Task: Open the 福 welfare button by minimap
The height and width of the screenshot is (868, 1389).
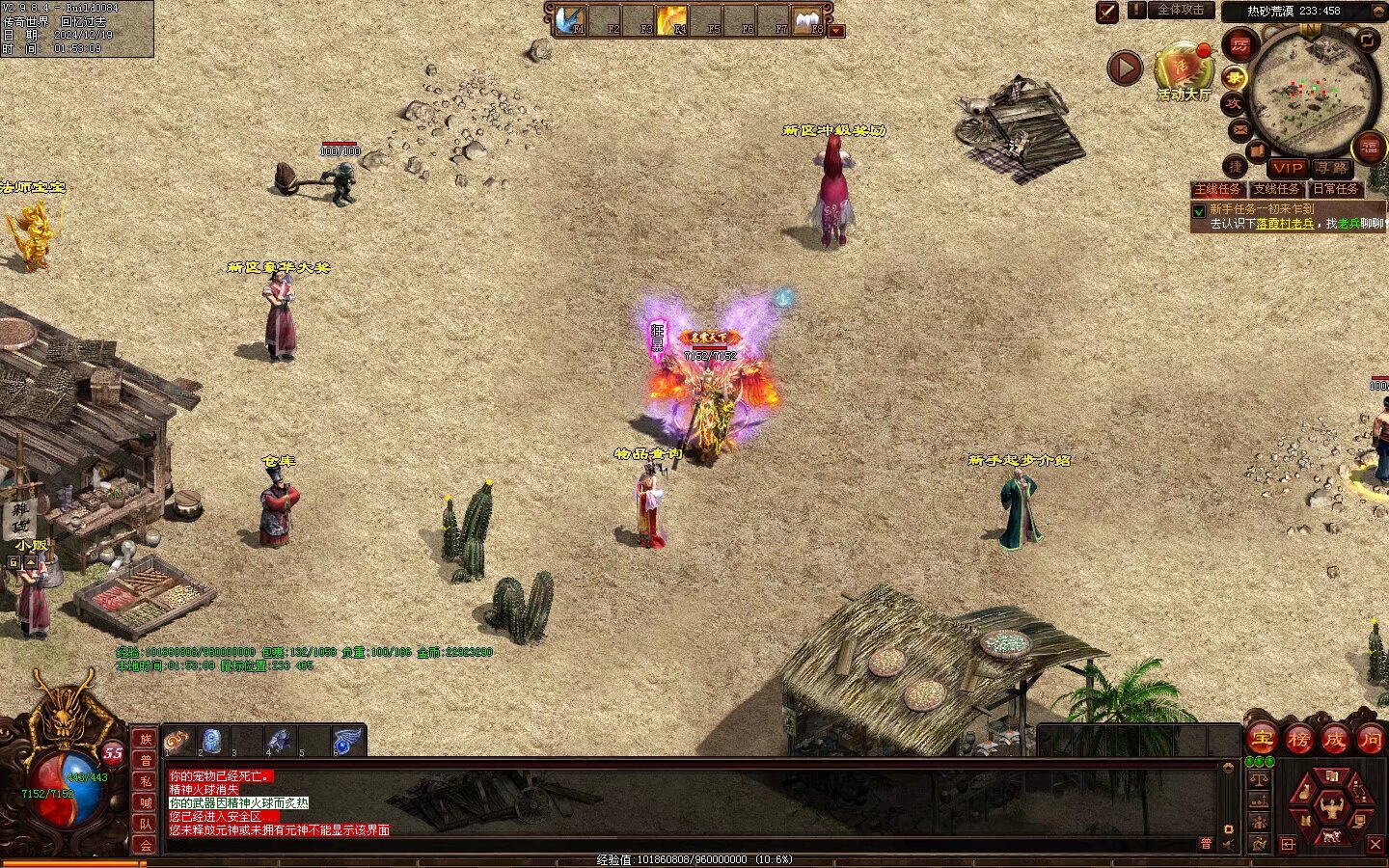Action: tap(1369, 148)
